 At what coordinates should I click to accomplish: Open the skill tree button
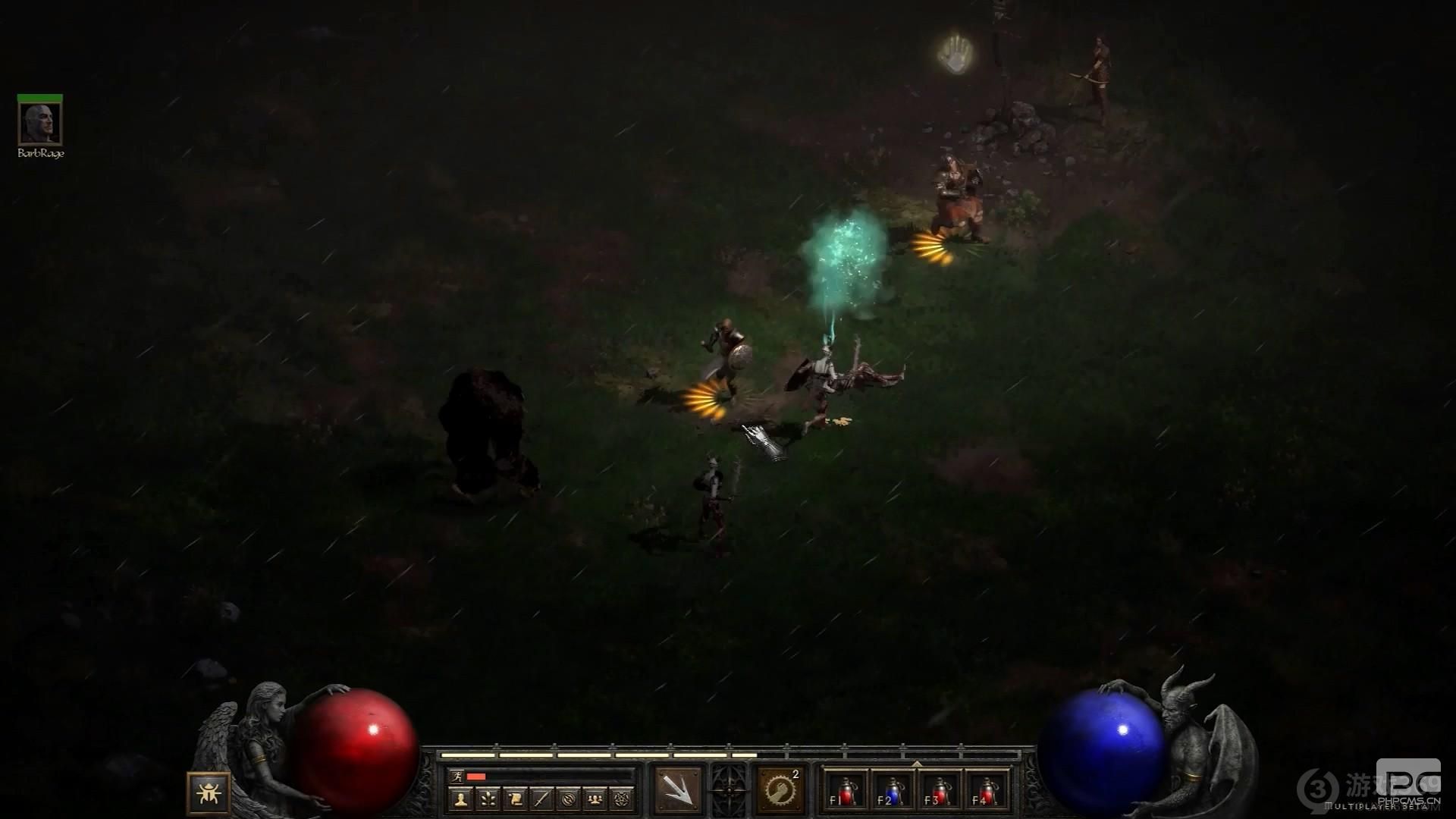coord(487,798)
